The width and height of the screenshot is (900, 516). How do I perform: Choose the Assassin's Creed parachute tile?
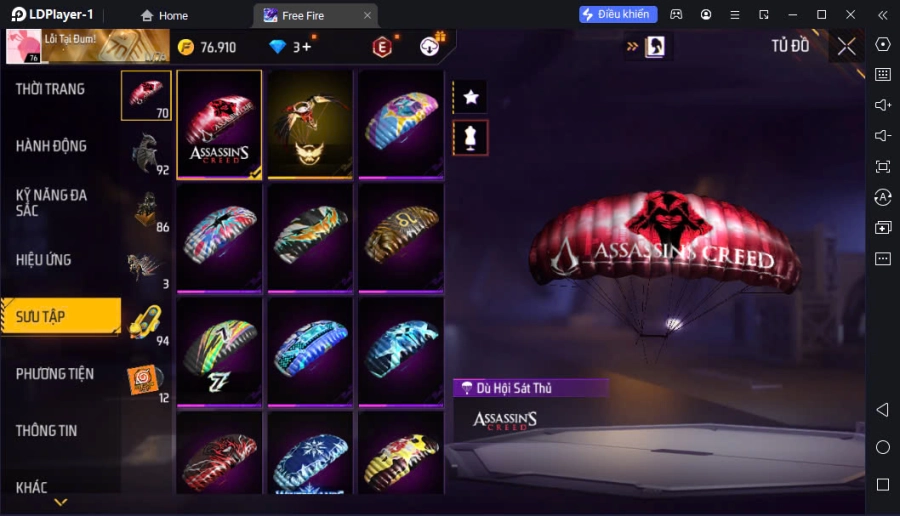click(220, 125)
